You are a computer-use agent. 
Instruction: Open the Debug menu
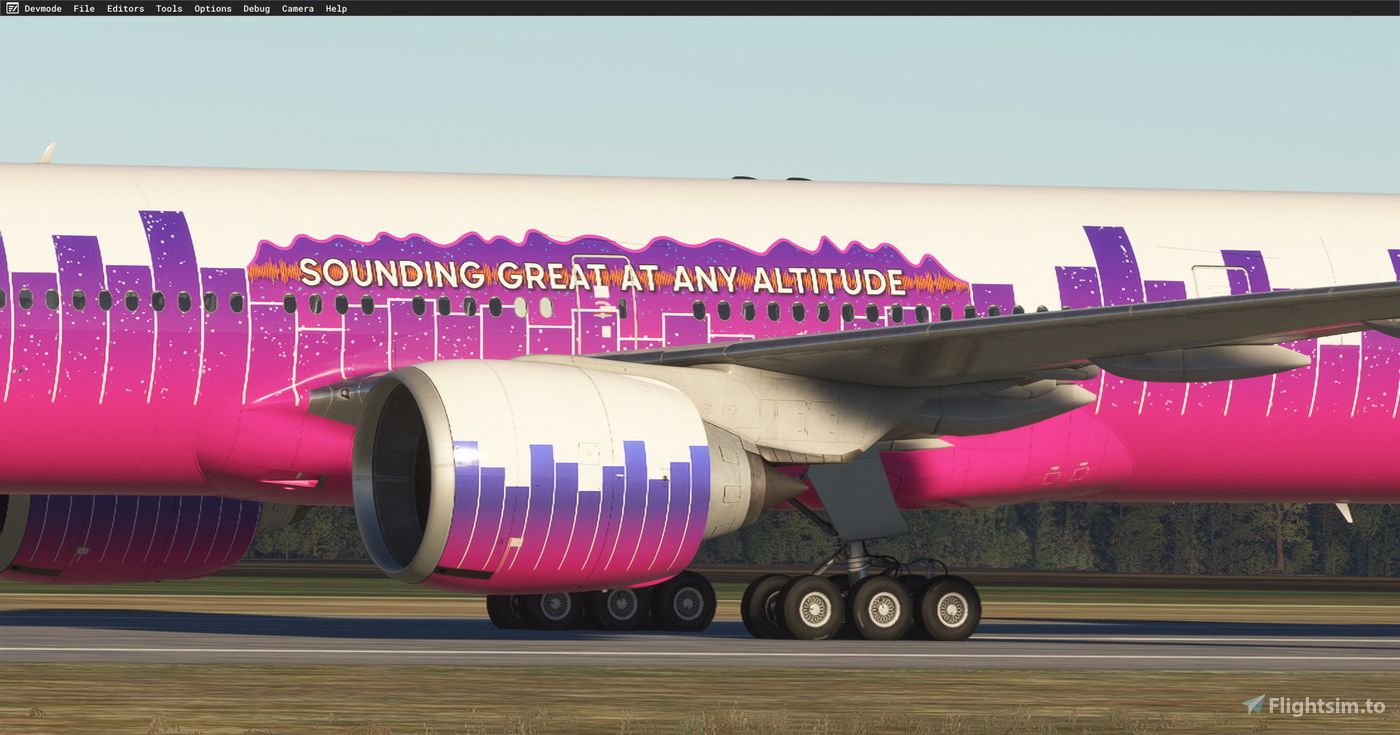(256, 8)
